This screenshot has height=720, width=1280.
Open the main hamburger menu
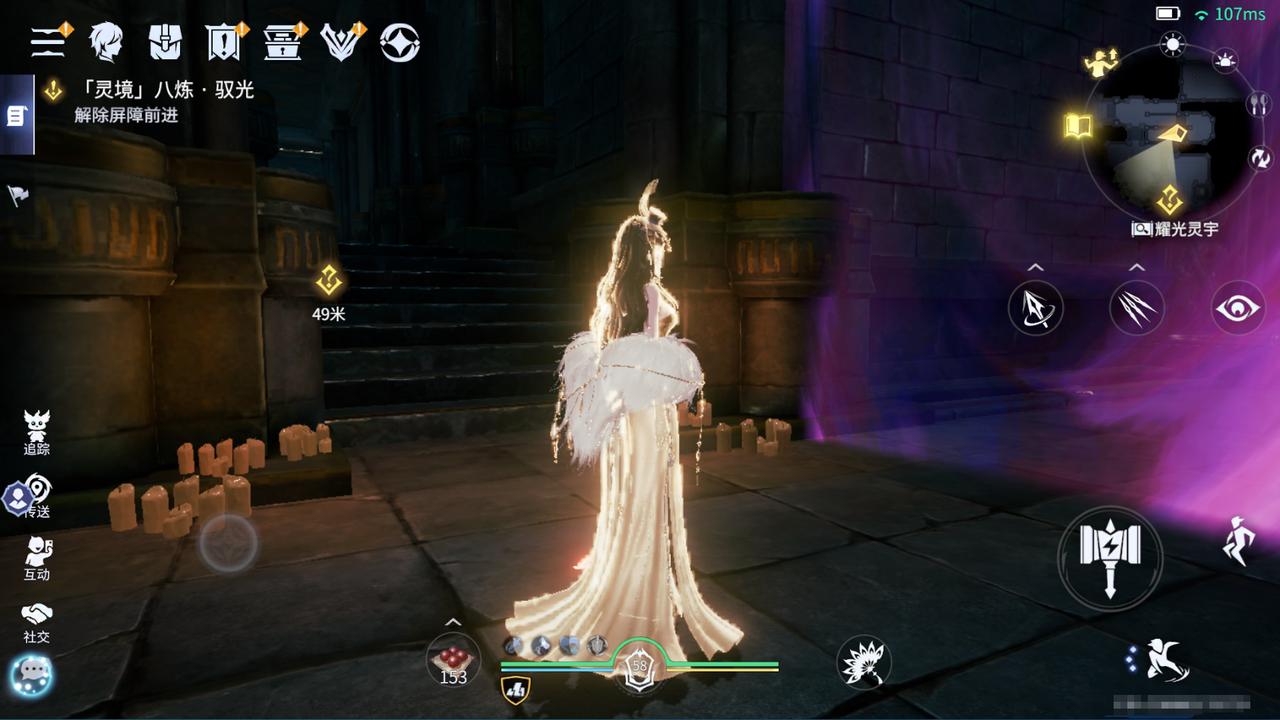click(x=47, y=42)
